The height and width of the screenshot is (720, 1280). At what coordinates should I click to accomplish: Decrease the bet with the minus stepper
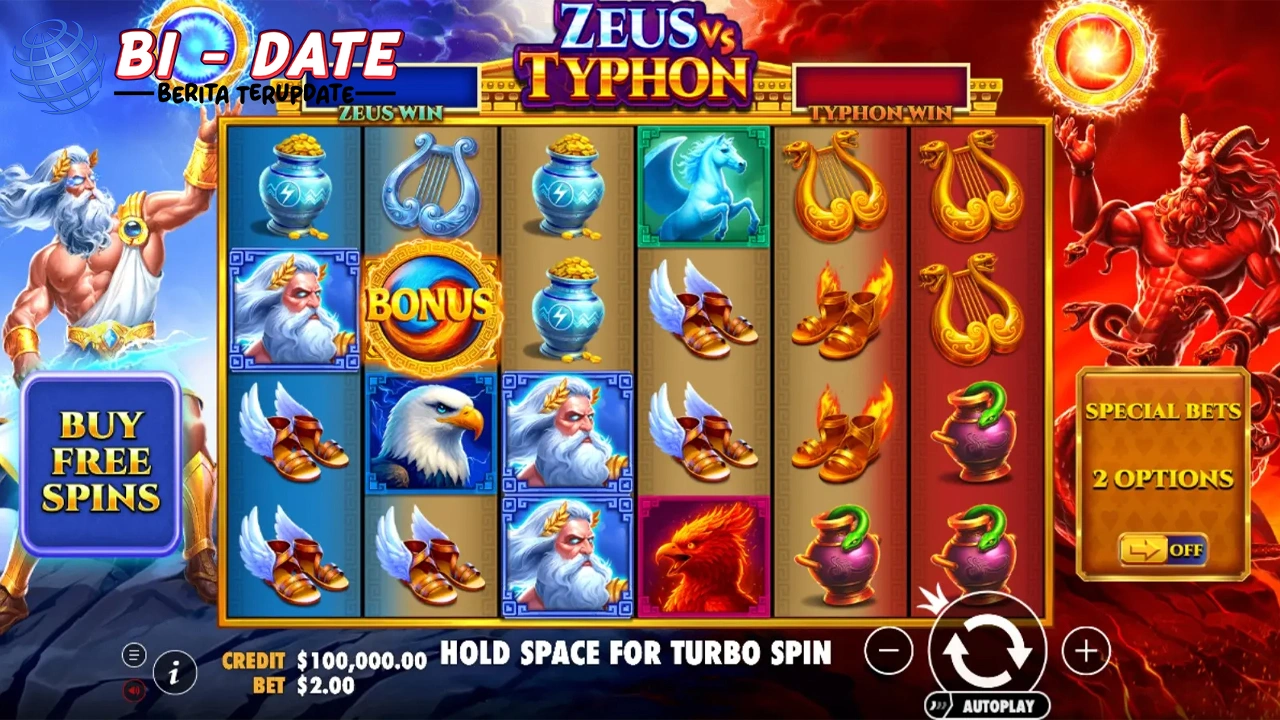(x=890, y=651)
